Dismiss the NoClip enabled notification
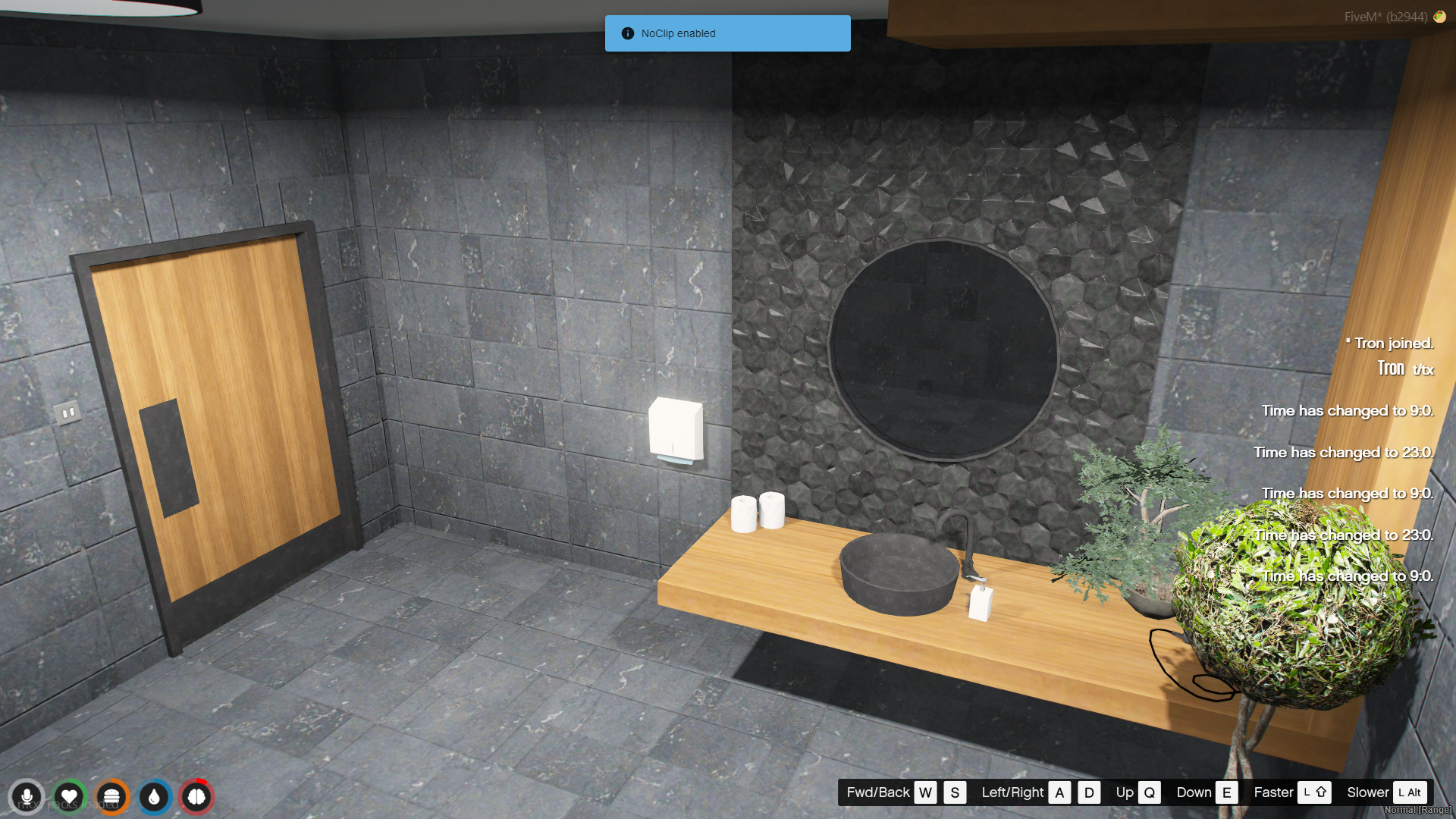The width and height of the screenshot is (1456, 819). click(x=727, y=33)
